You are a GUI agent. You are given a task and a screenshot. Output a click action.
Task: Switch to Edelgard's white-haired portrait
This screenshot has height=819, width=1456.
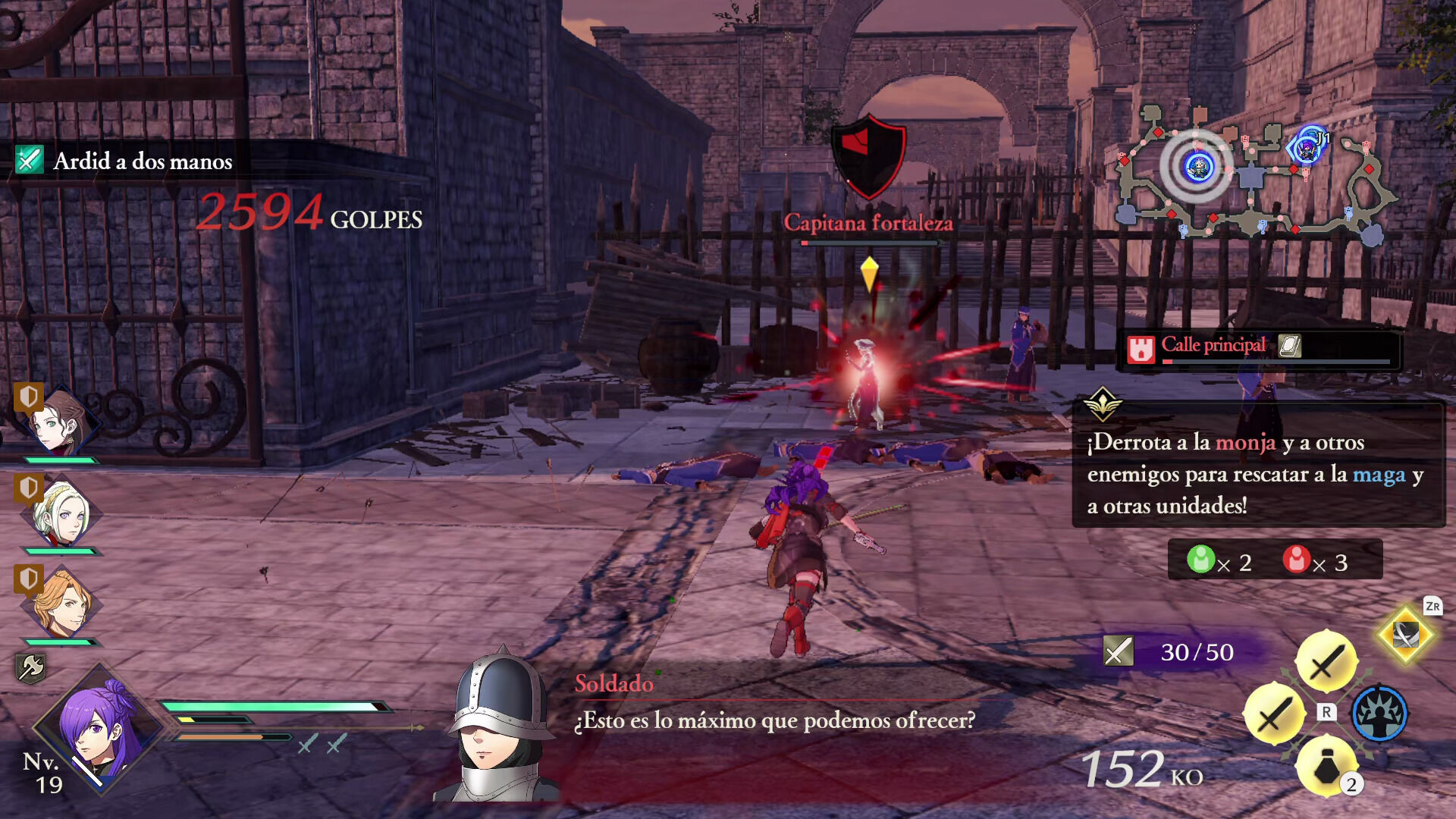(62, 513)
